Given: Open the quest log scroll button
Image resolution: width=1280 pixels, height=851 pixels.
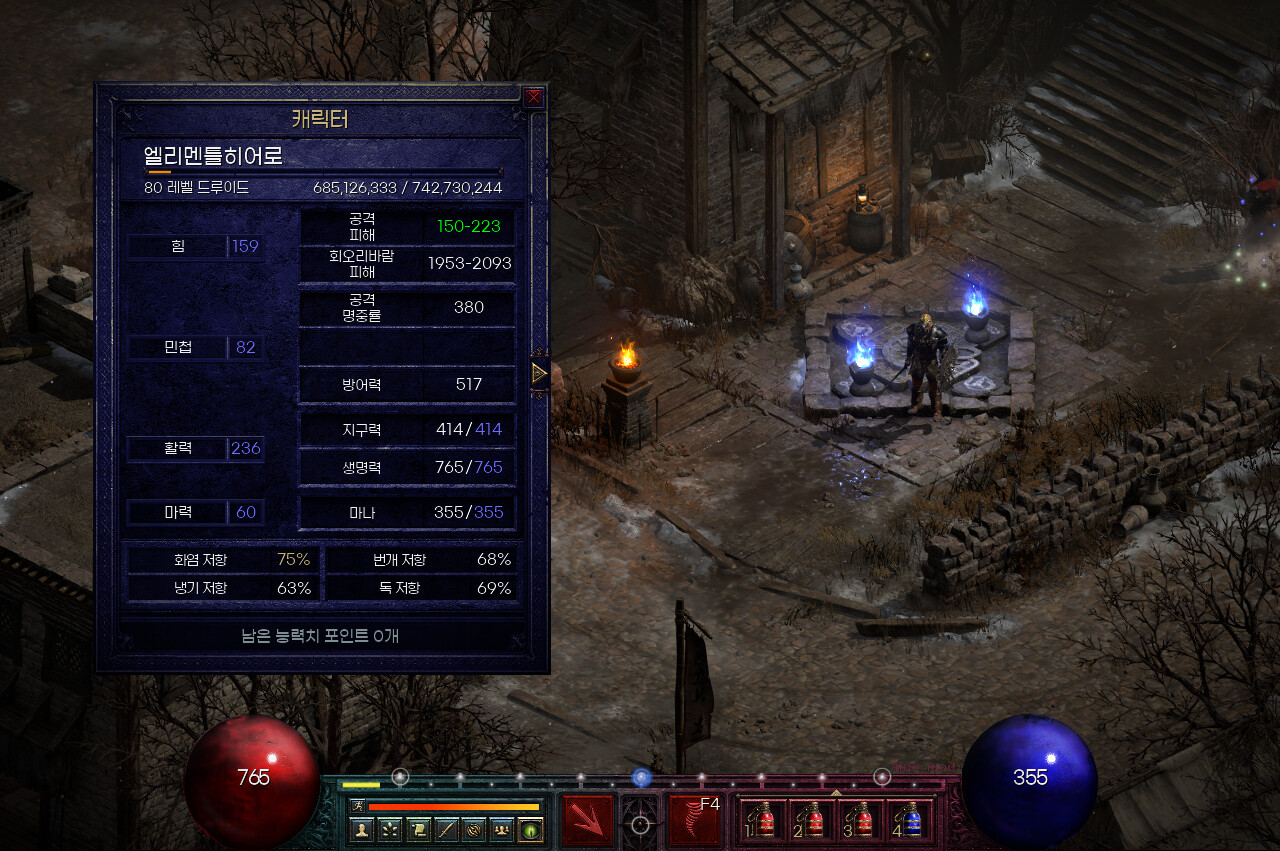Looking at the screenshot, I should point(417,830).
